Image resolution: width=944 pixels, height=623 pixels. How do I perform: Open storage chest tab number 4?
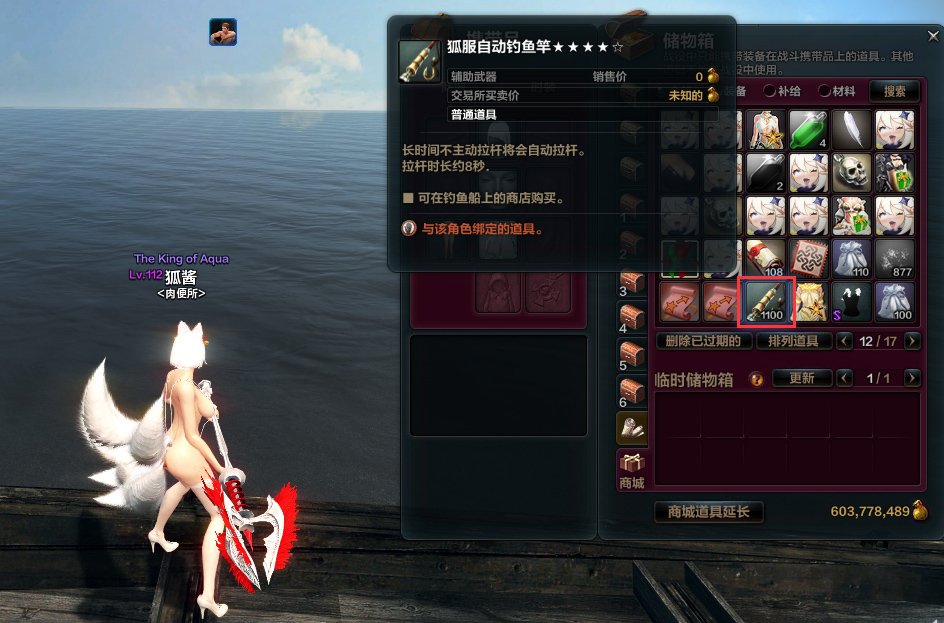[x=632, y=318]
